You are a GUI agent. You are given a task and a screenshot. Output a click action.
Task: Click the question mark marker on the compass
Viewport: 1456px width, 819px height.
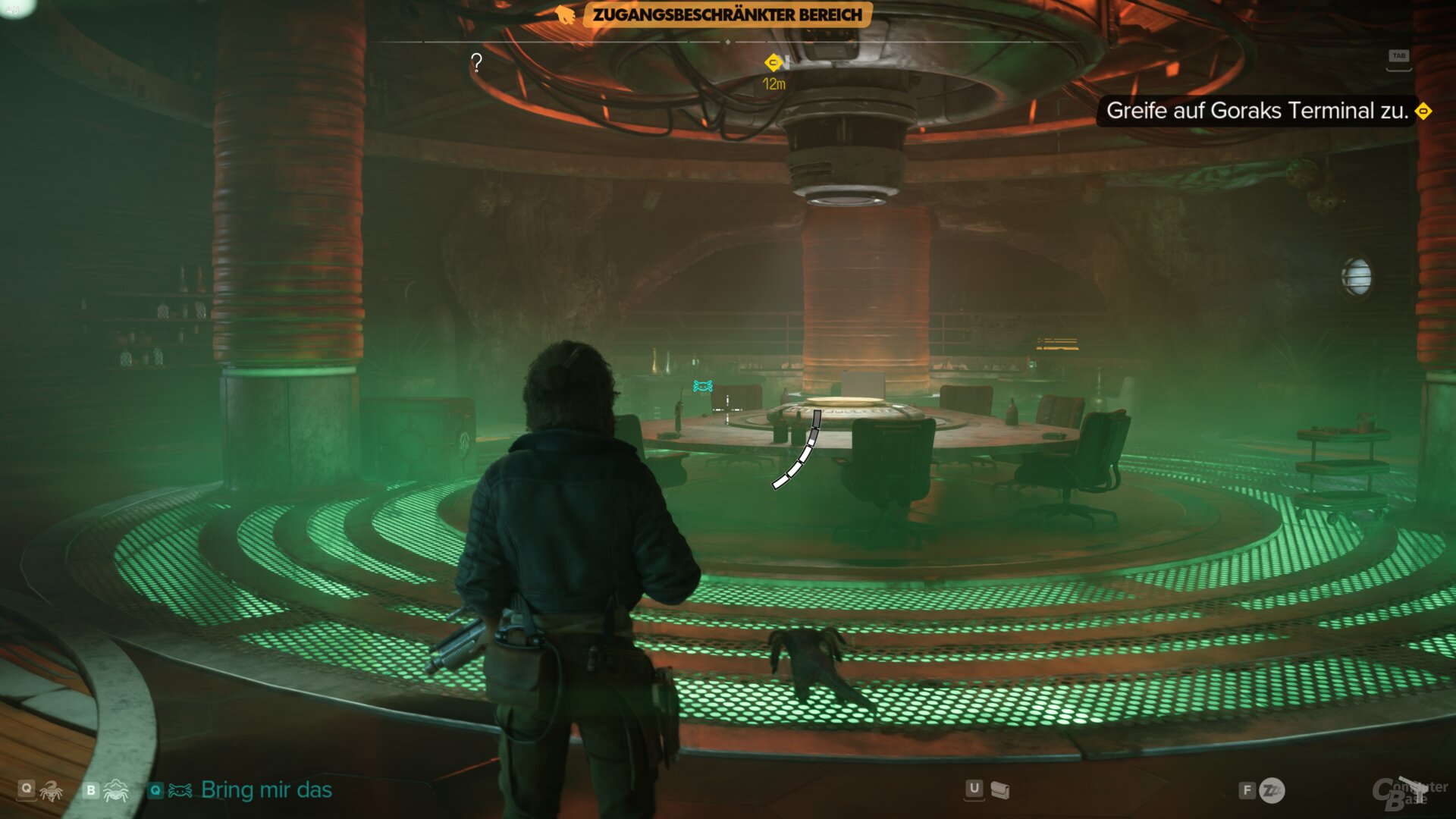(476, 62)
